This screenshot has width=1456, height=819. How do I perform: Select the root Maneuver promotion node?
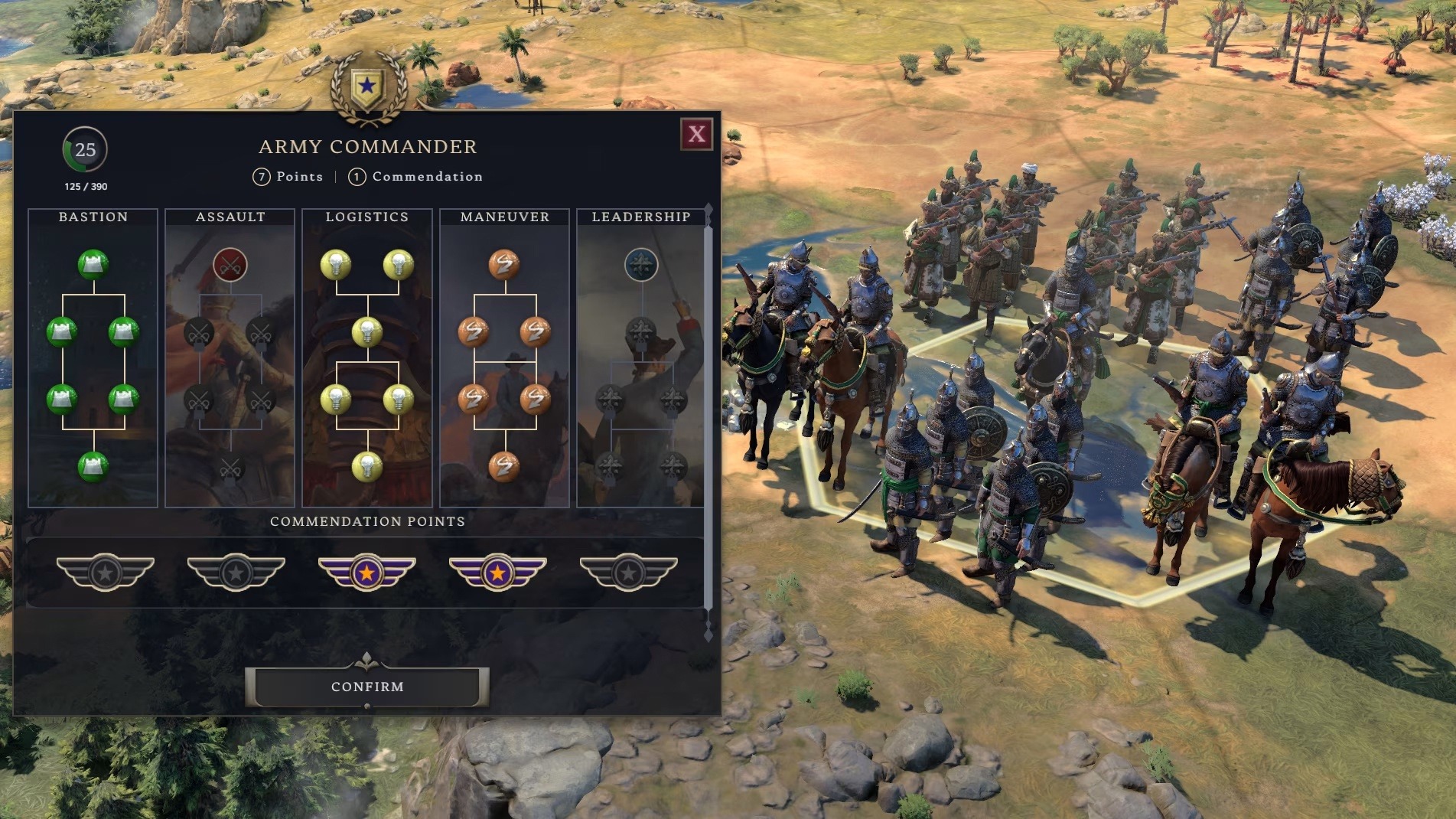(x=504, y=265)
